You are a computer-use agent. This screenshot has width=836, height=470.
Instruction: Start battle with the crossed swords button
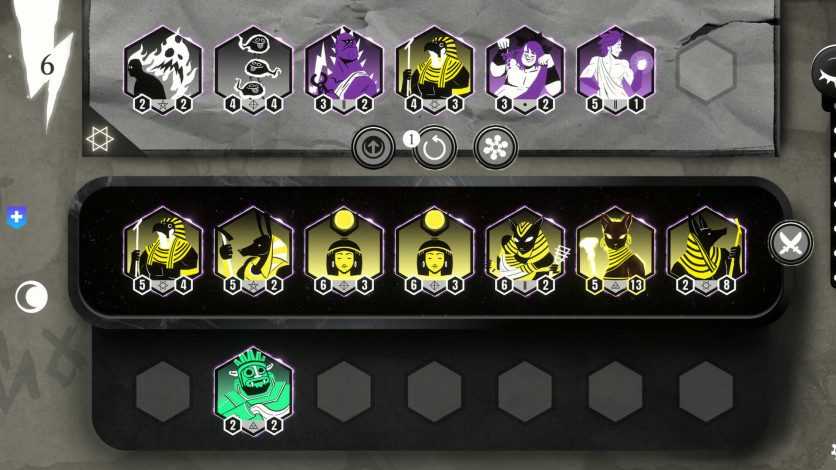tap(791, 243)
